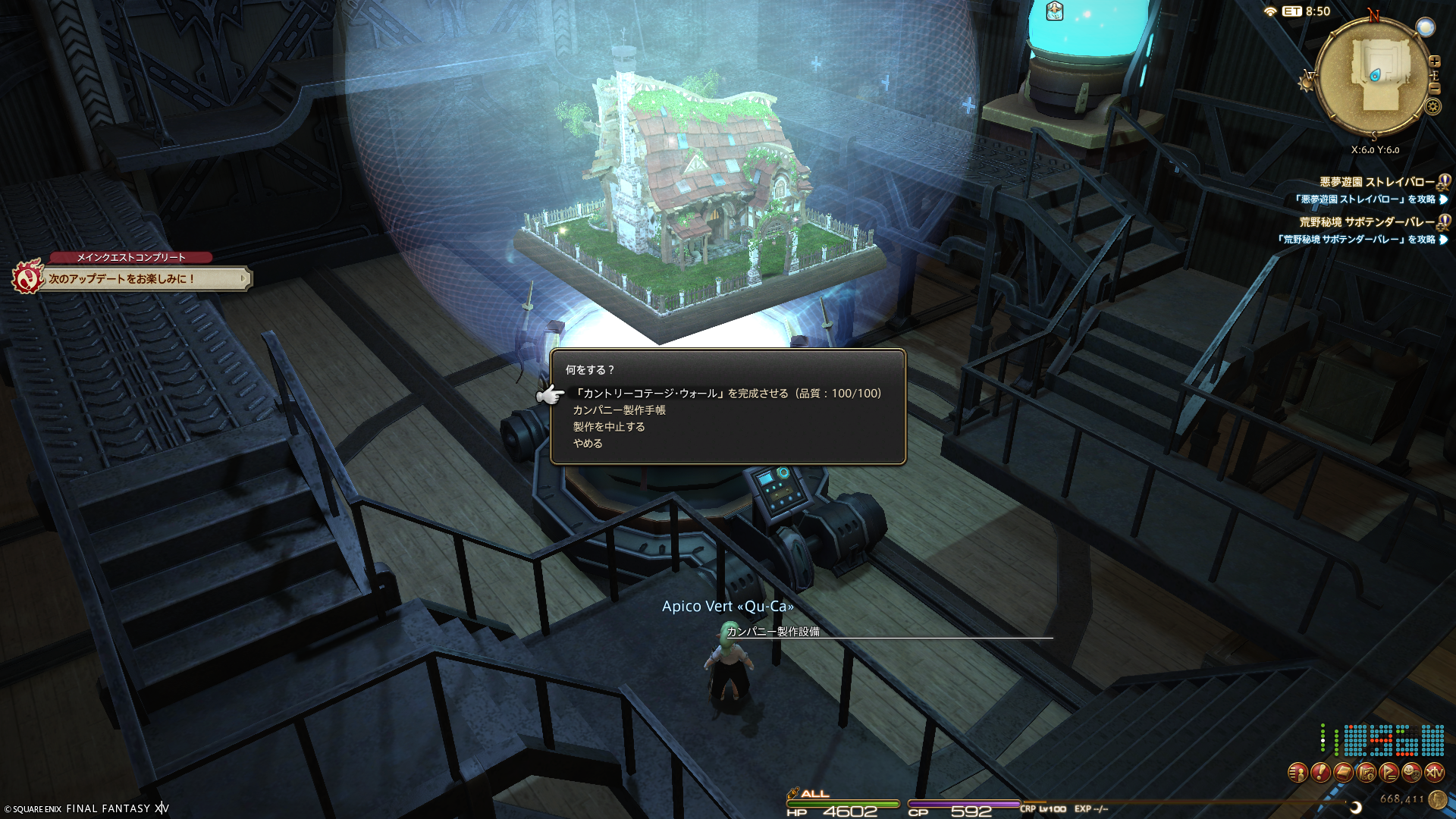Open the minimap gear settings
Screen dimensions: 1456x819
pyautogui.click(x=1432, y=106)
